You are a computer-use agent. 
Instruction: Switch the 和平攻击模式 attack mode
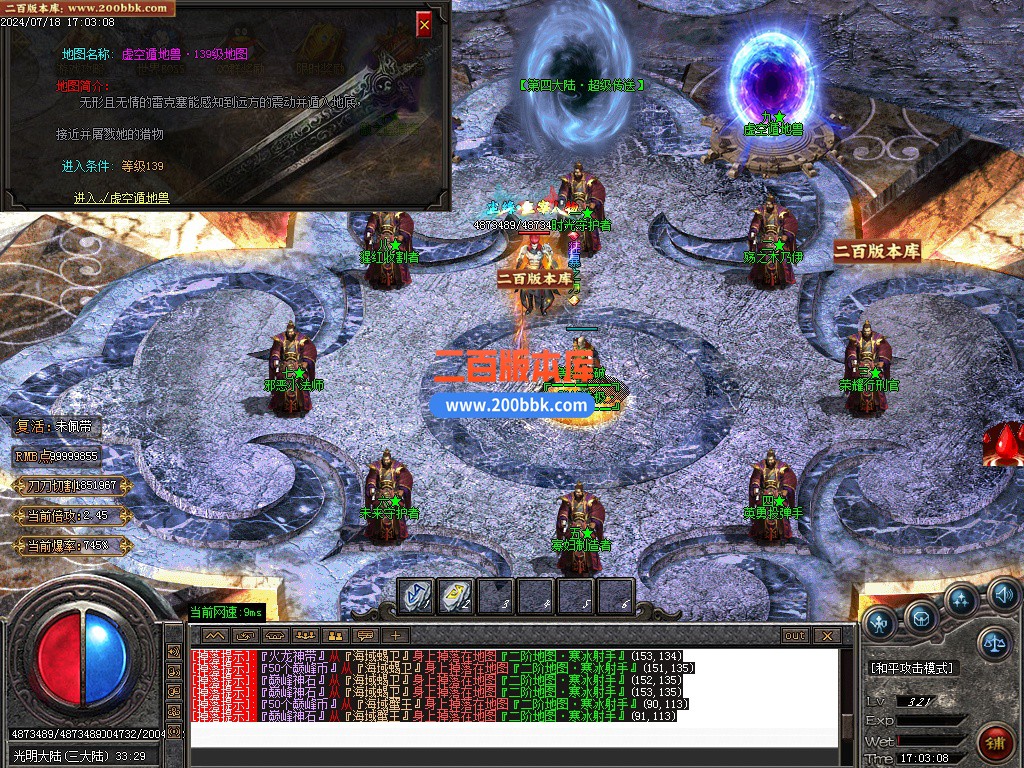click(913, 668)
